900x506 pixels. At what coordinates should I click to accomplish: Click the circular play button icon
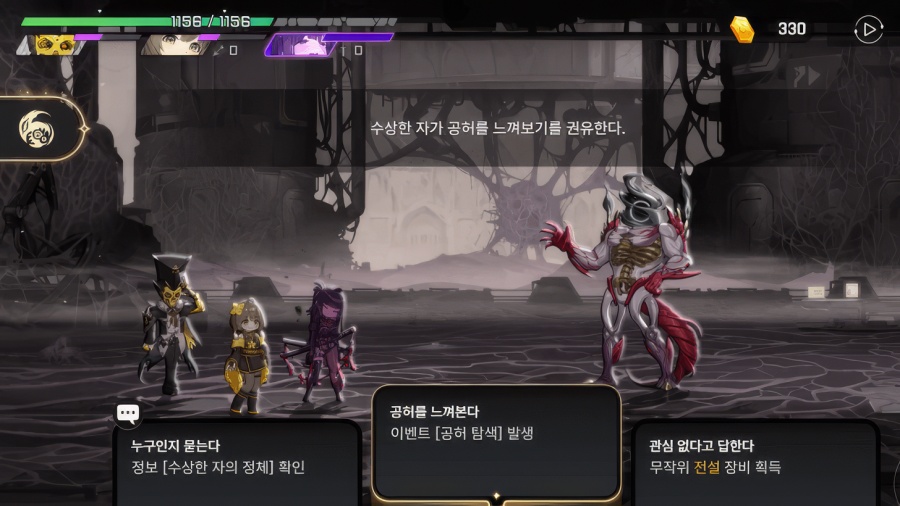click(868, 30)
